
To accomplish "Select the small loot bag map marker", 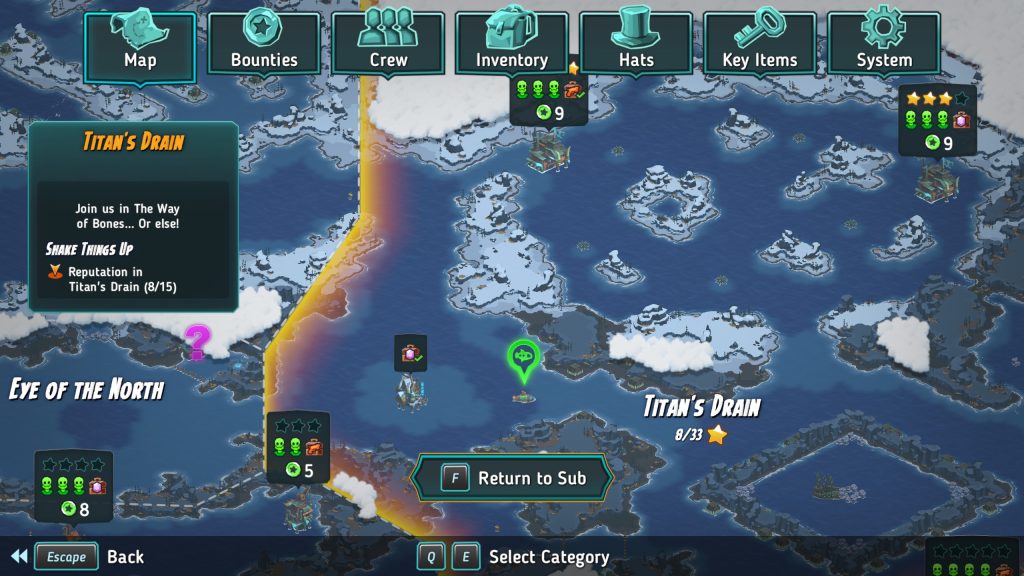I will pos(410,353).
